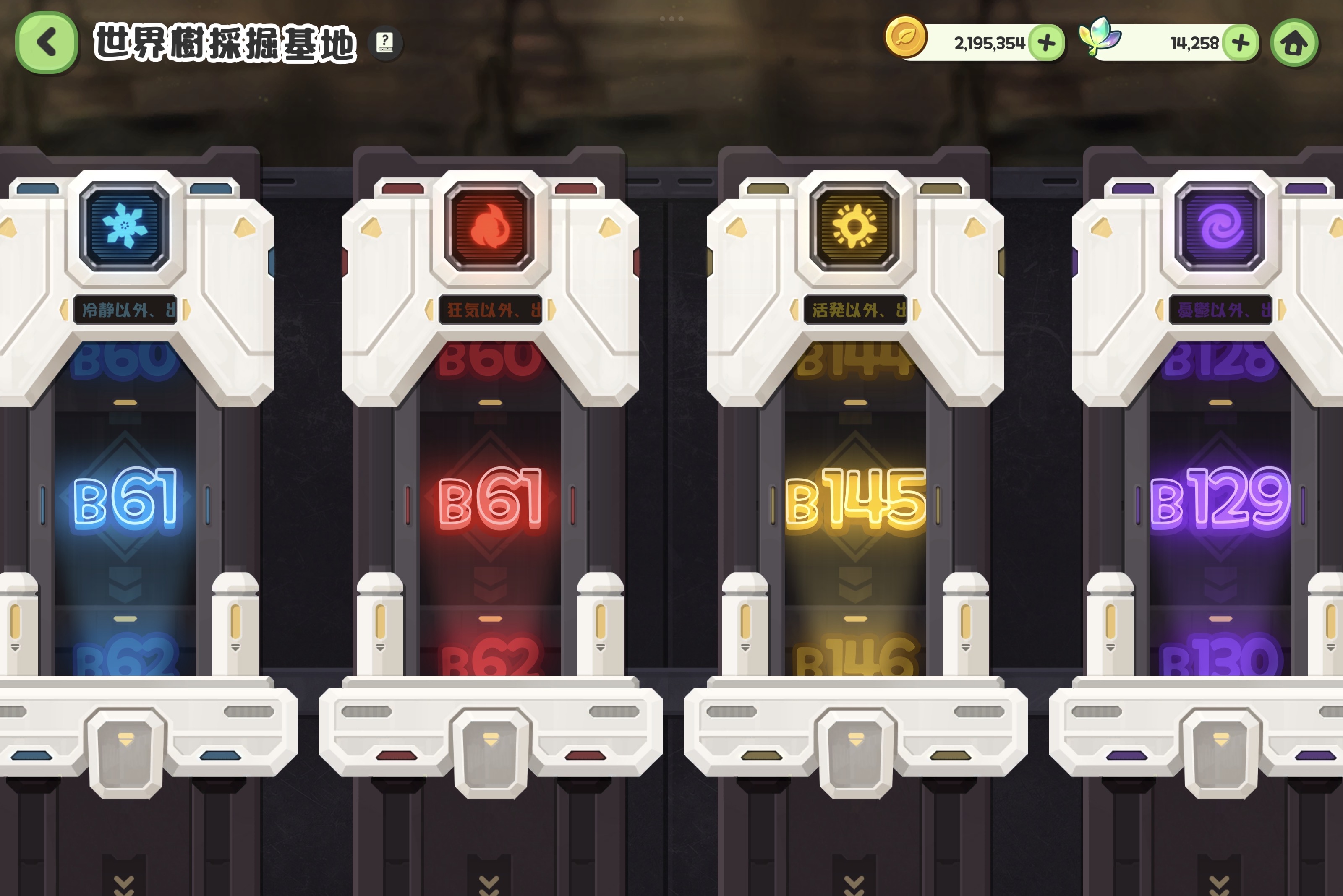Return to the home screen
The height and width of the screenshot is (896, 1343).
[1294, 44]
